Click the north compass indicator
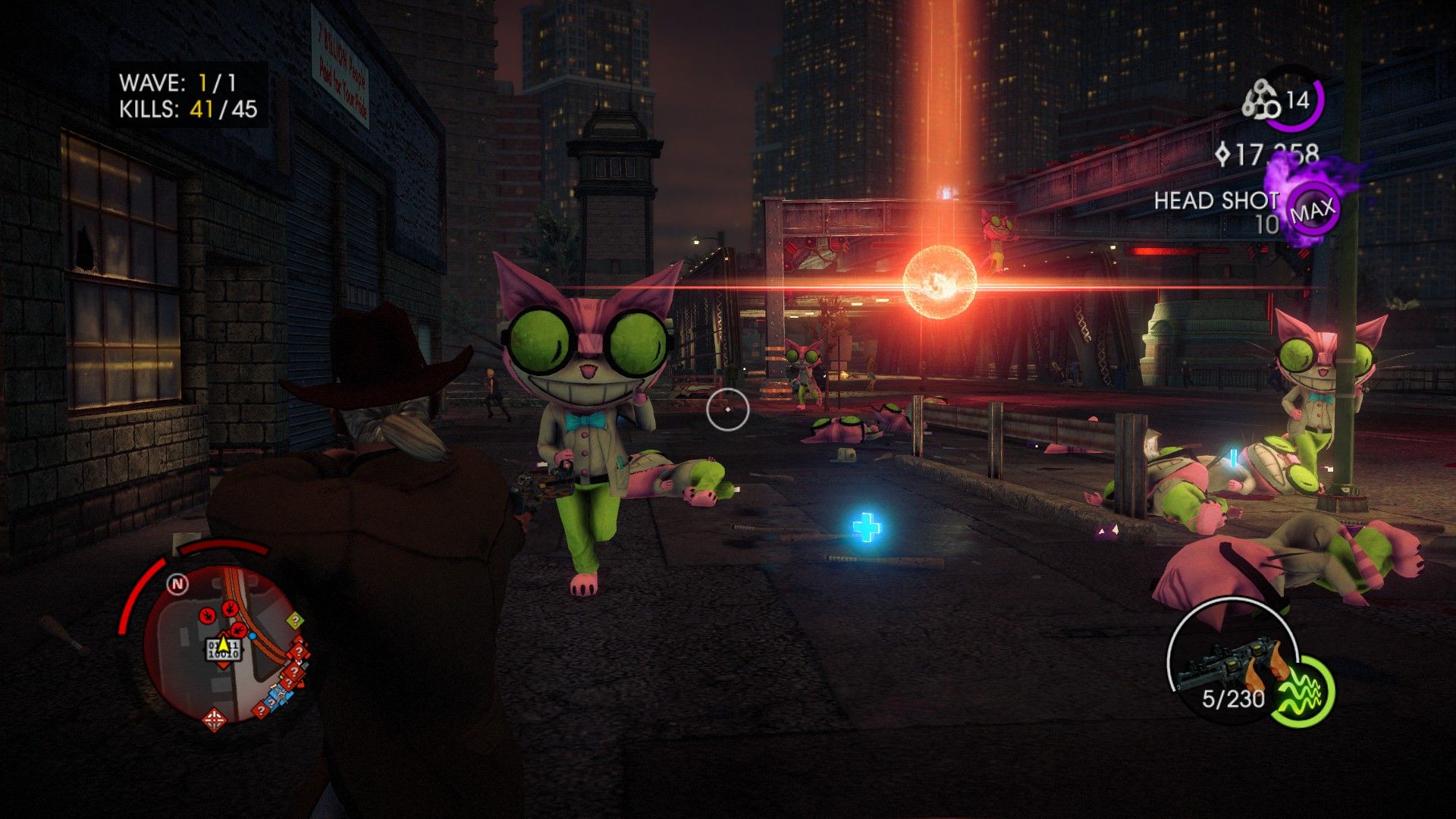1456x819 pixels. coord(177,584)
